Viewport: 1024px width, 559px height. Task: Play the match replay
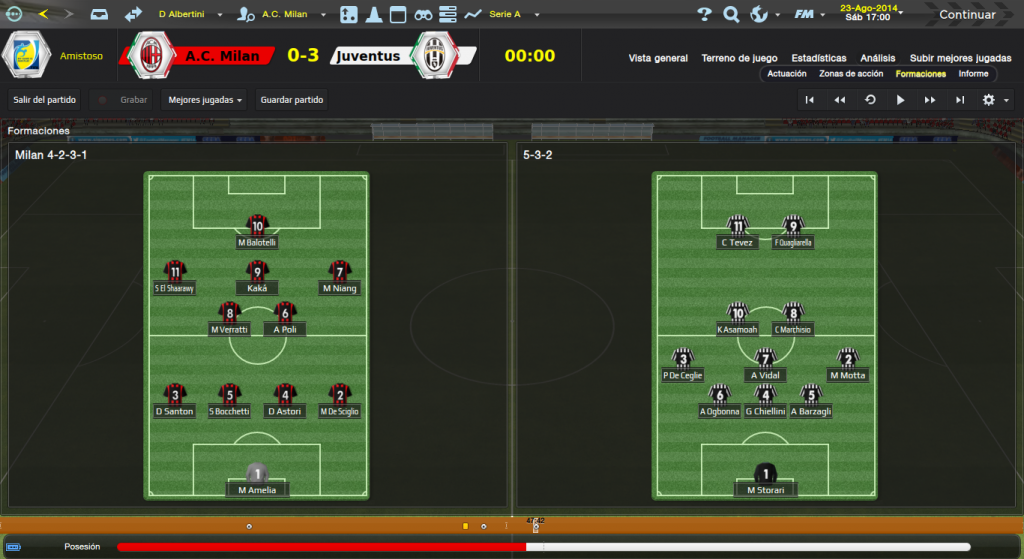(x=900, y=100)
